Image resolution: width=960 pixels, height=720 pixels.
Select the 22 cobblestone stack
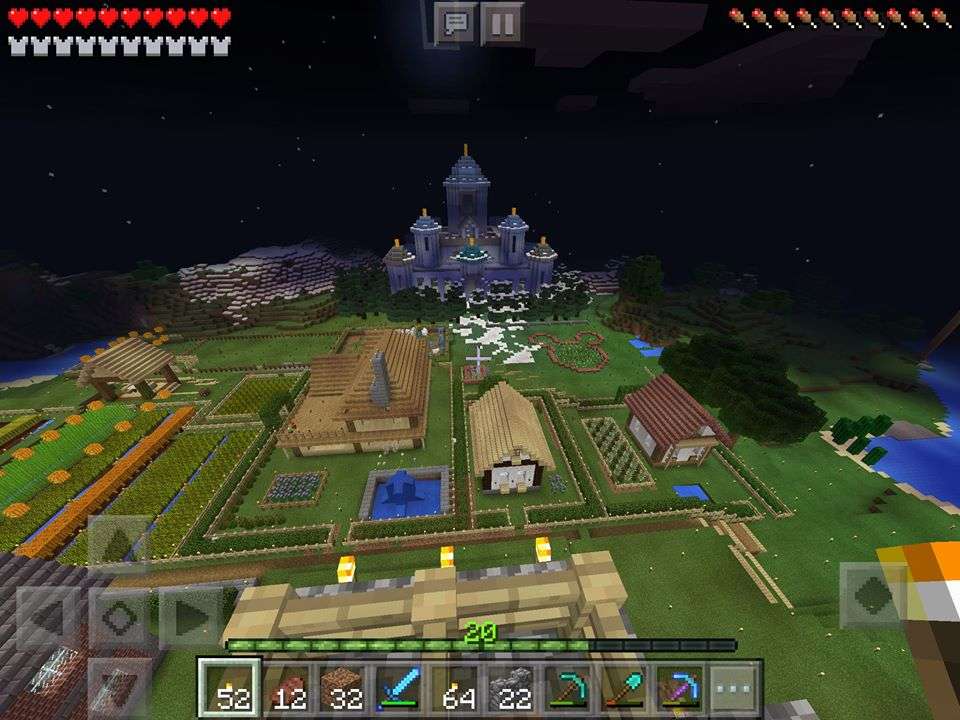pyautogui.click(x=512, y=688)
